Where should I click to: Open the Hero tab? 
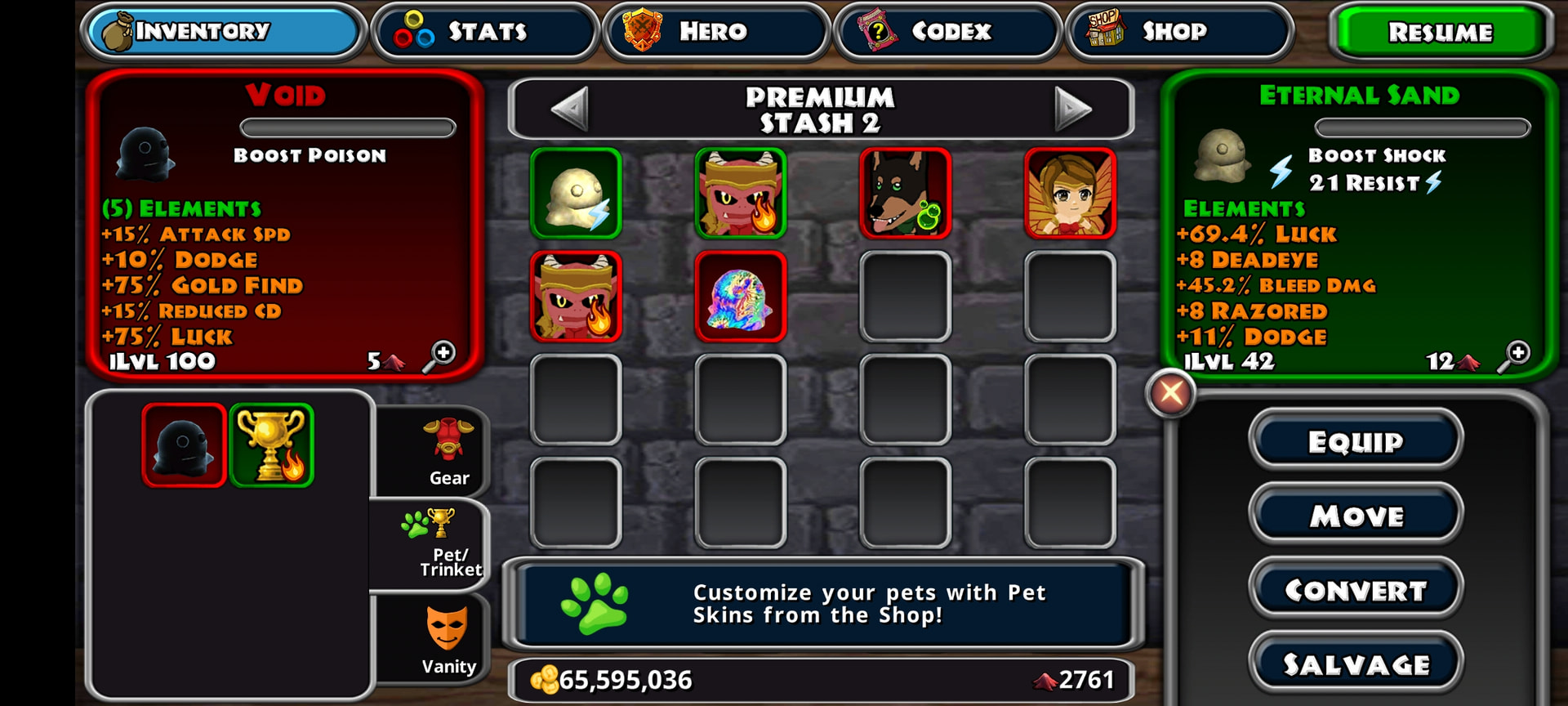click(715, 32)
